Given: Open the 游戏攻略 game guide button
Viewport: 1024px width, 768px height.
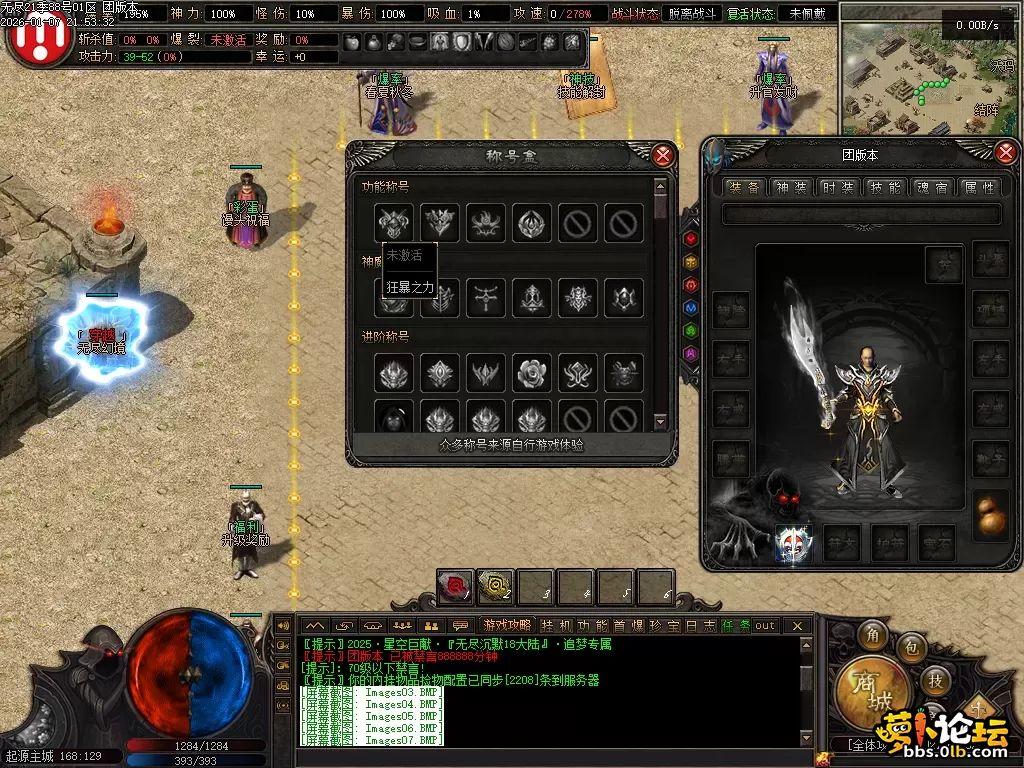Looking at the screenshot, I should (508, 625).
